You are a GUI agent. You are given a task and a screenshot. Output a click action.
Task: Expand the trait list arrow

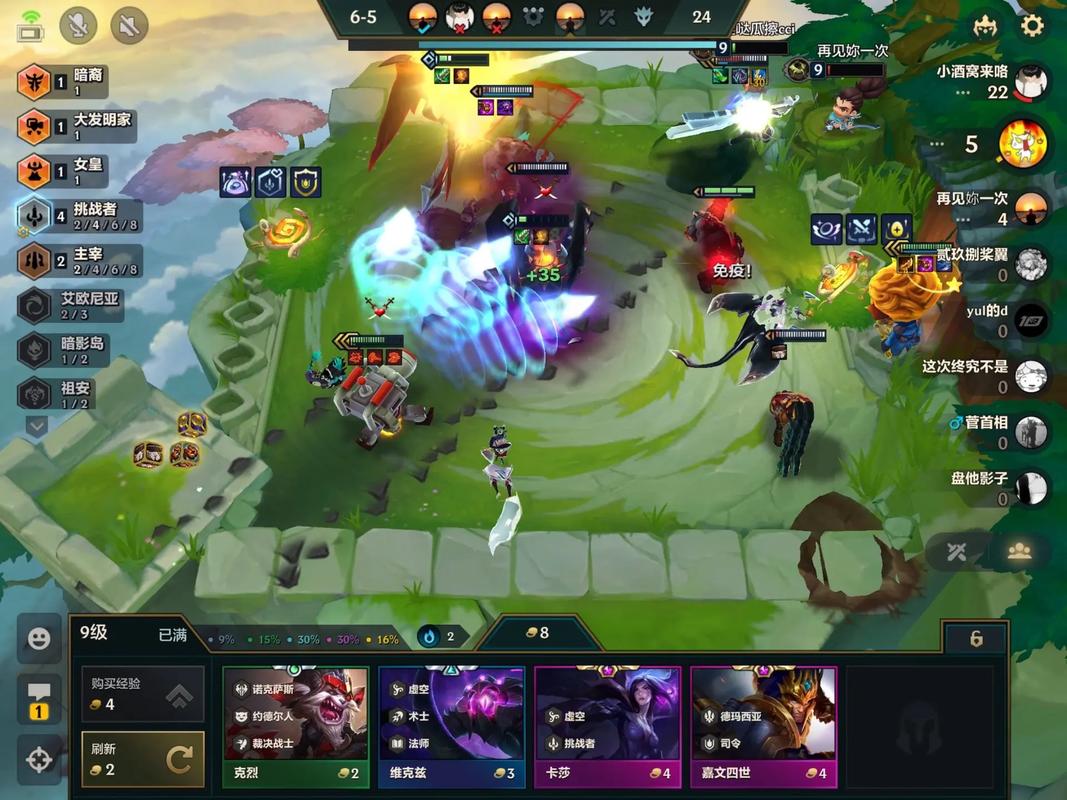click(x=36, y=426)
